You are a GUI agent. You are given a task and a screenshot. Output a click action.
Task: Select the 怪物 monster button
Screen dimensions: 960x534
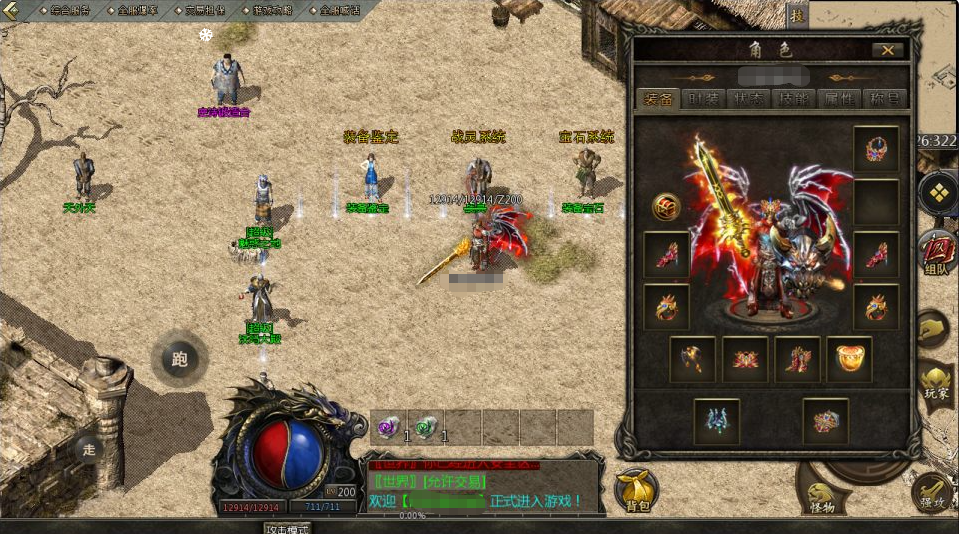pos(821,494)
